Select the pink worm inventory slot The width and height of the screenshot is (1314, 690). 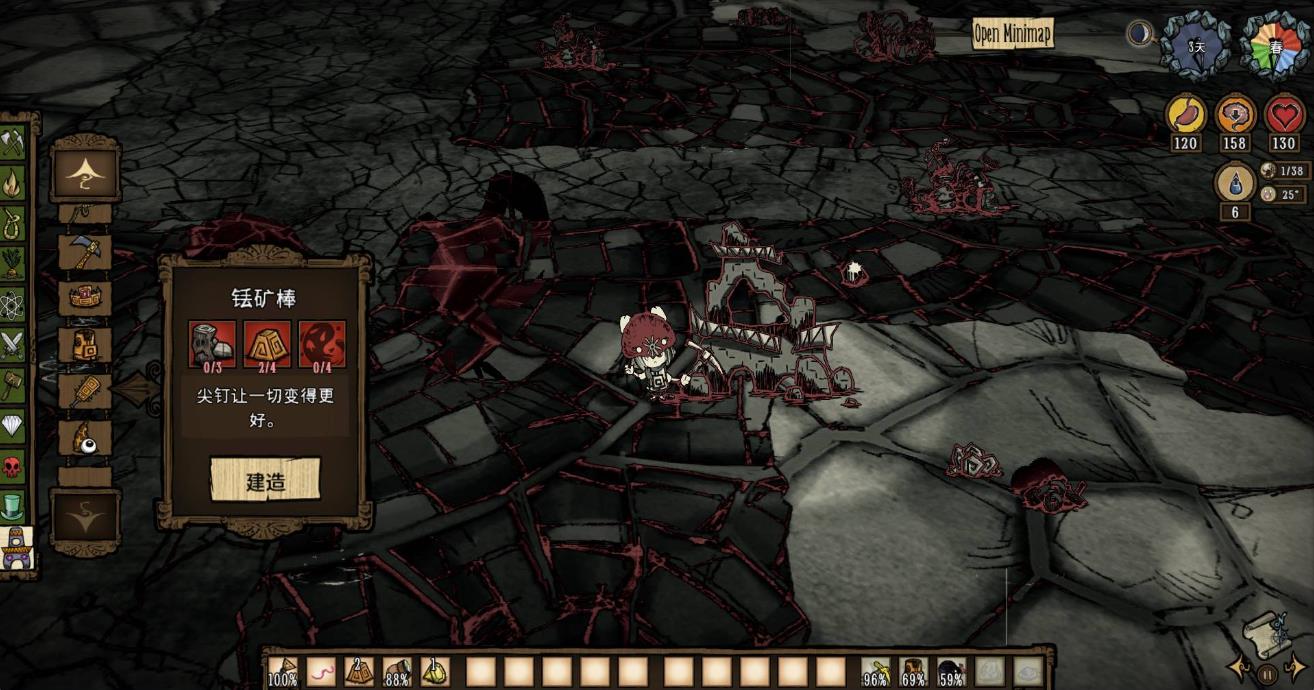pyautogui.click(x=321, y=671)
